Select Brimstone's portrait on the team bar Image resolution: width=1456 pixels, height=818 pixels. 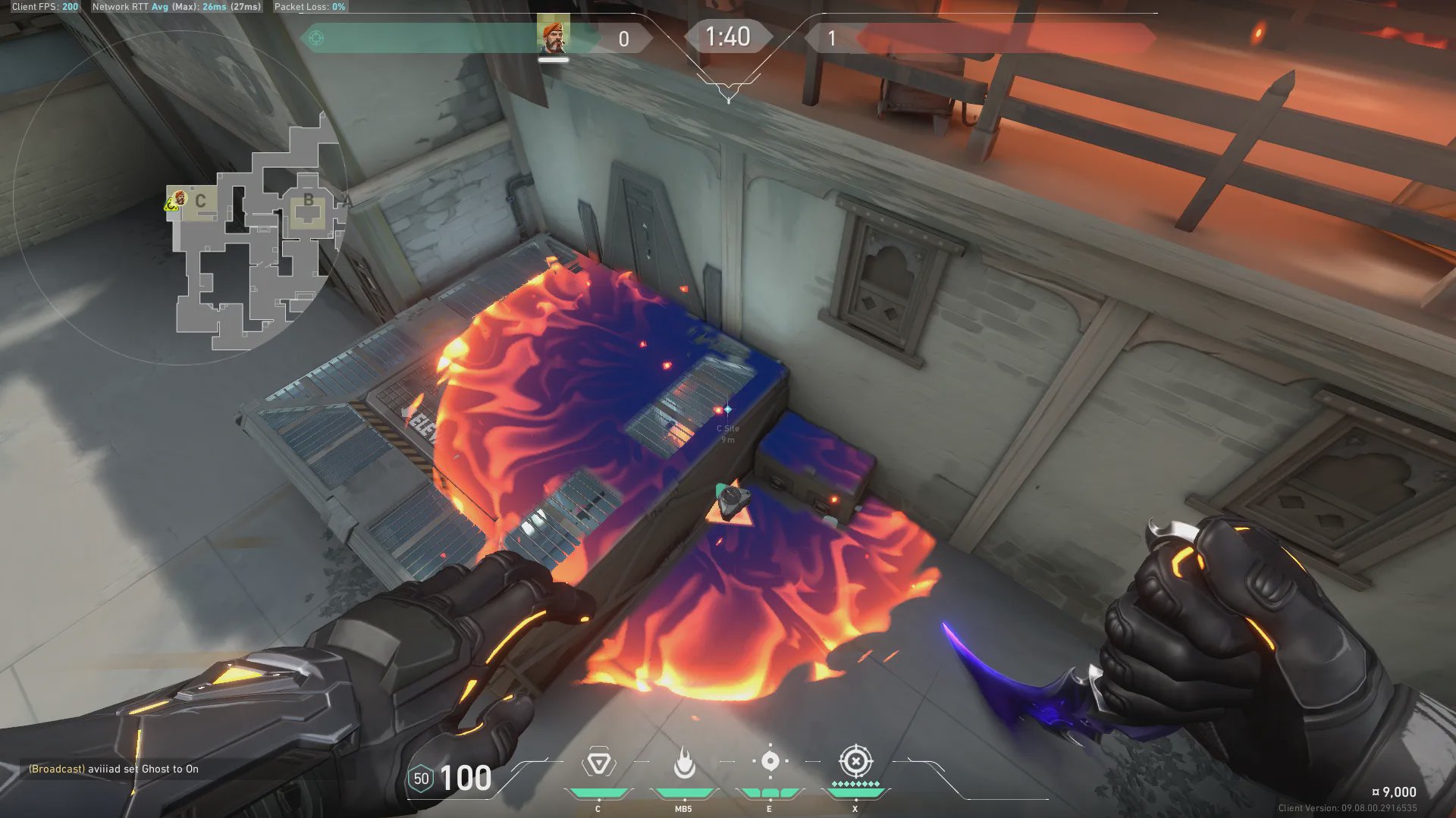553,36
